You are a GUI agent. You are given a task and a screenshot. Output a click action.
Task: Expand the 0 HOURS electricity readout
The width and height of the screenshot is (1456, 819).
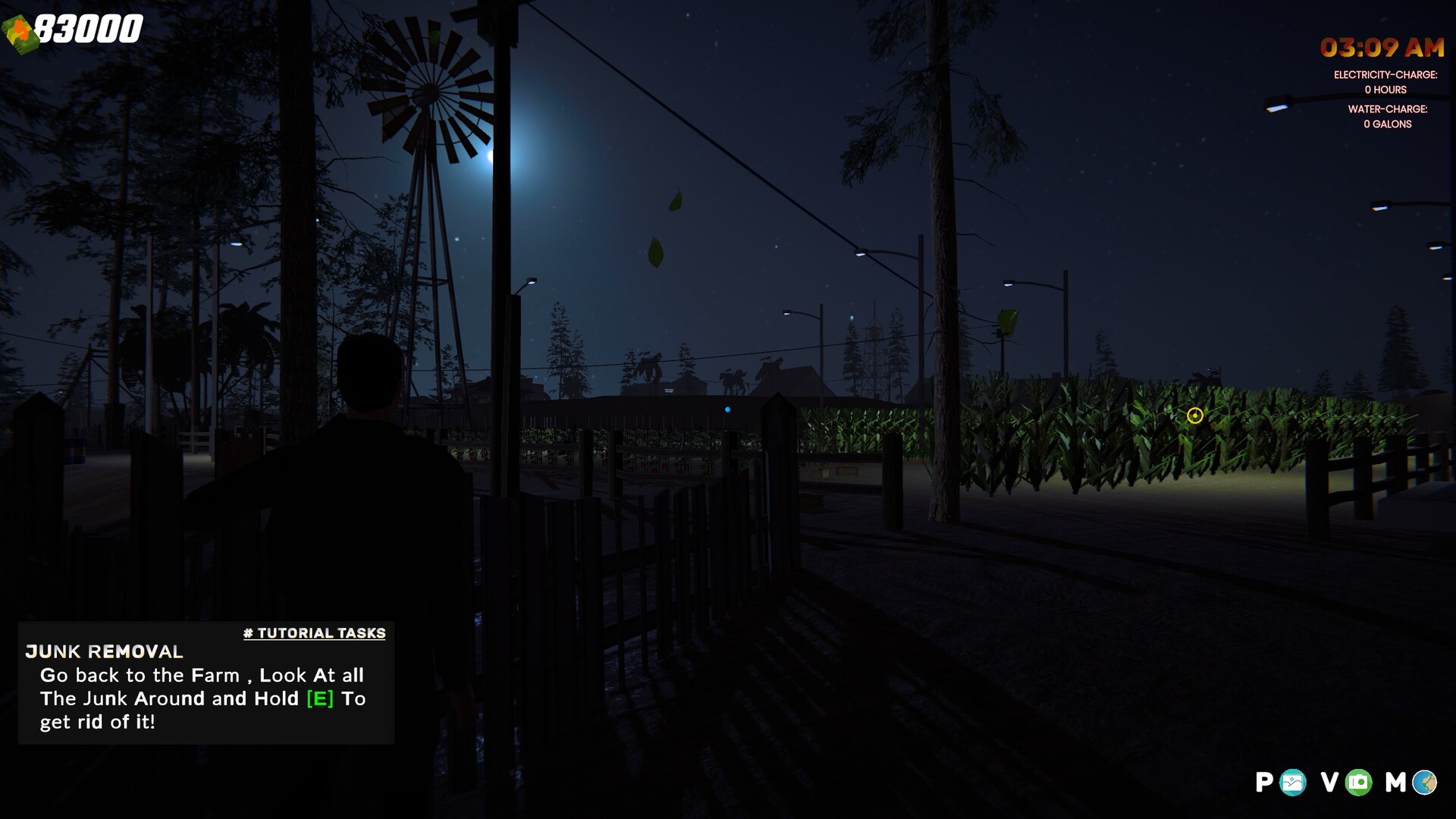click(1386, 89)
